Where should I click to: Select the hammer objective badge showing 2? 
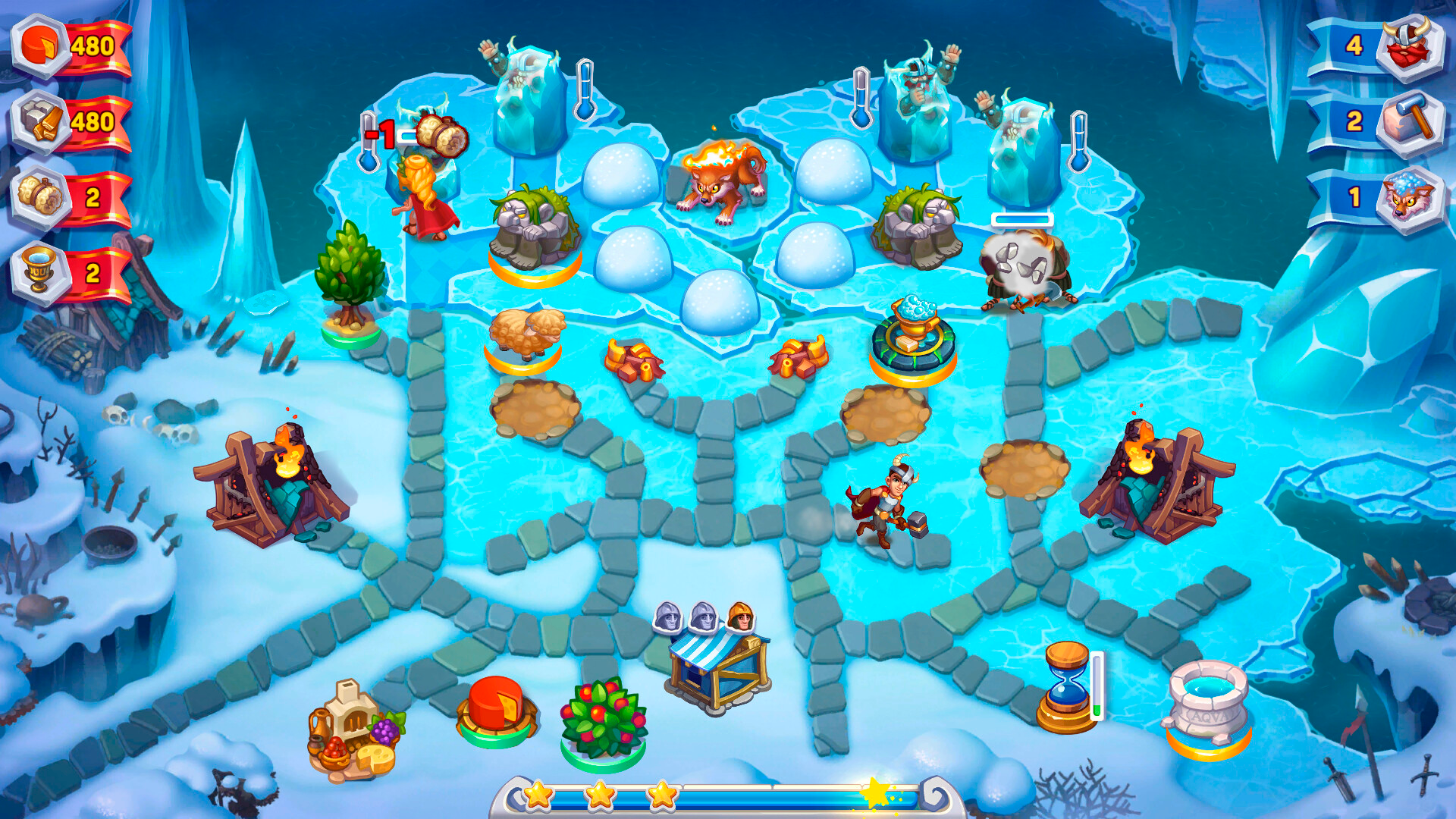click(1412, 118)
